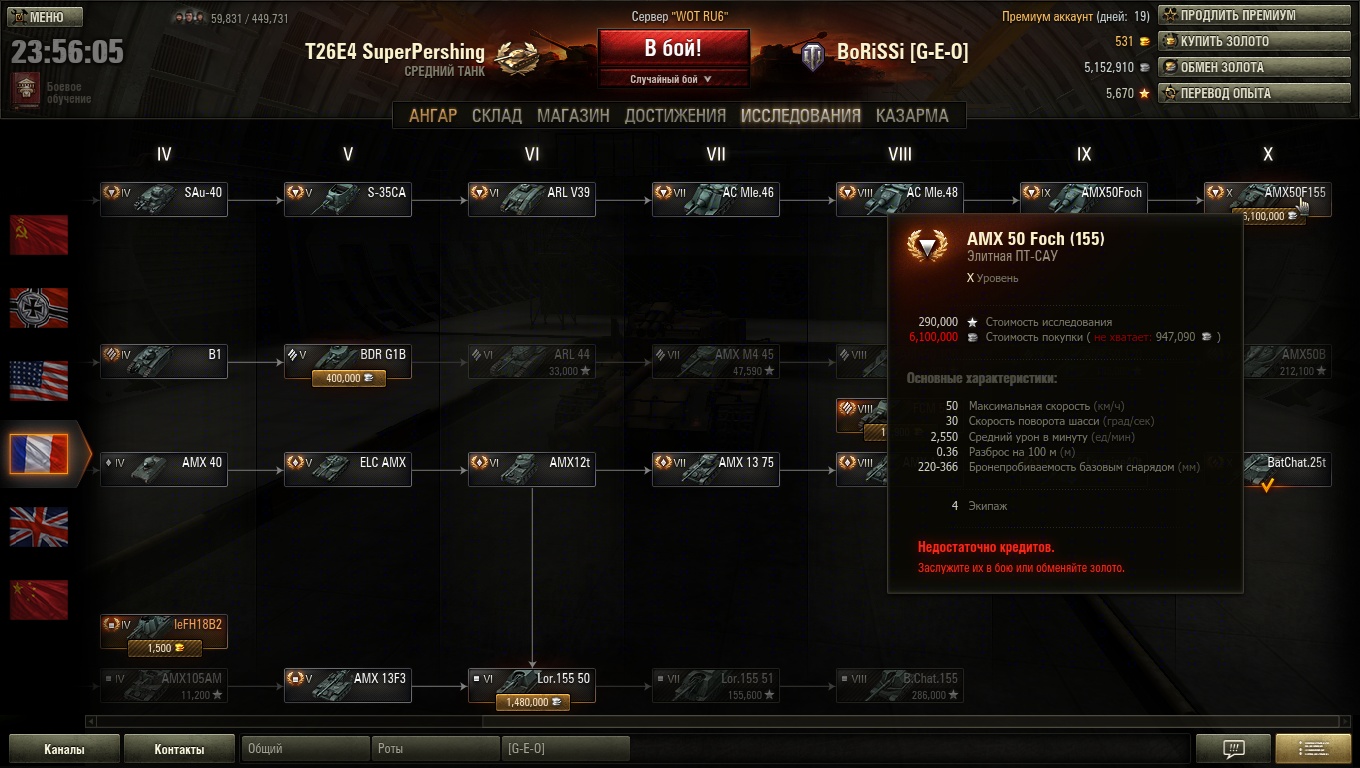Image resolution: width=1360 pixels, height=768 pixels.
Task: Open the СКЛАД tab
Action: point(497,116)
